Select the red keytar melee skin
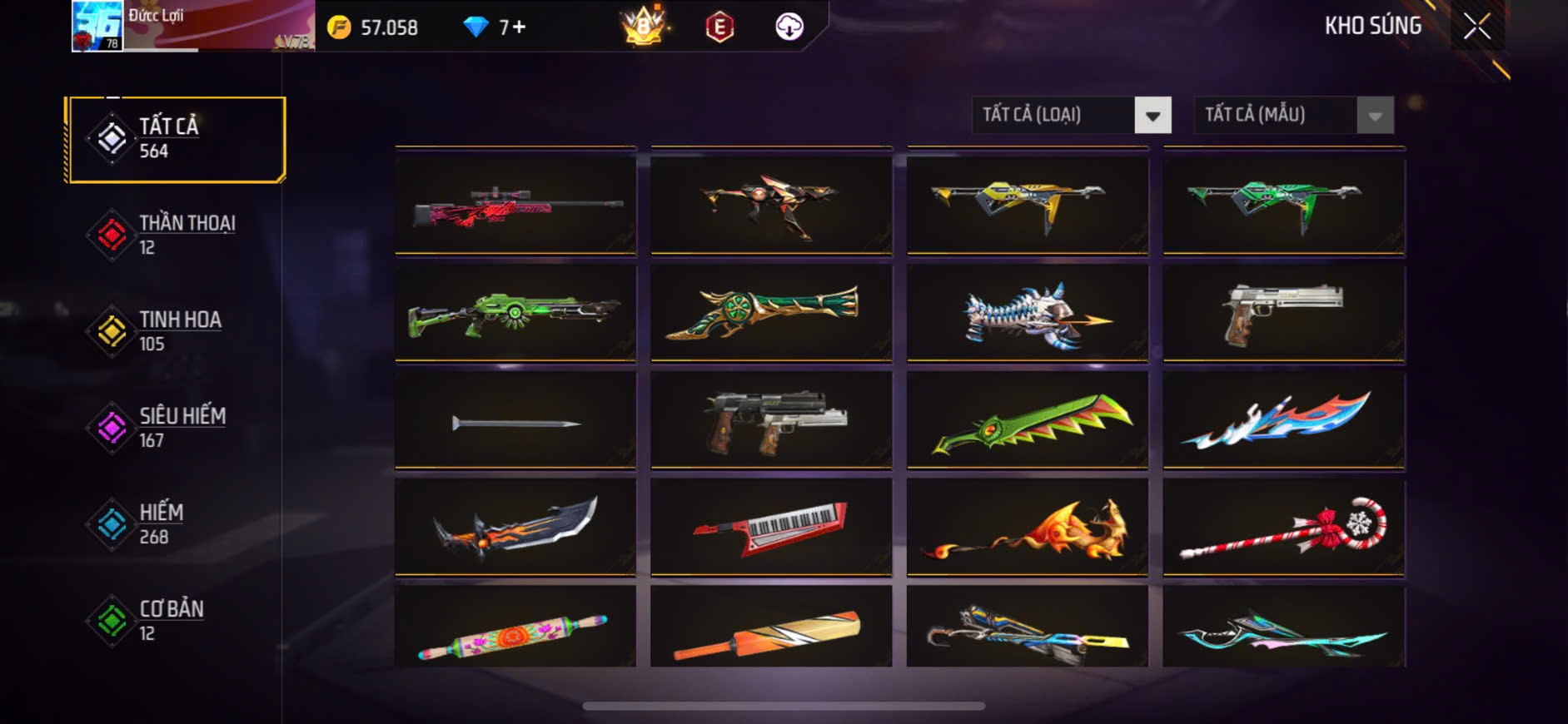 771,528
